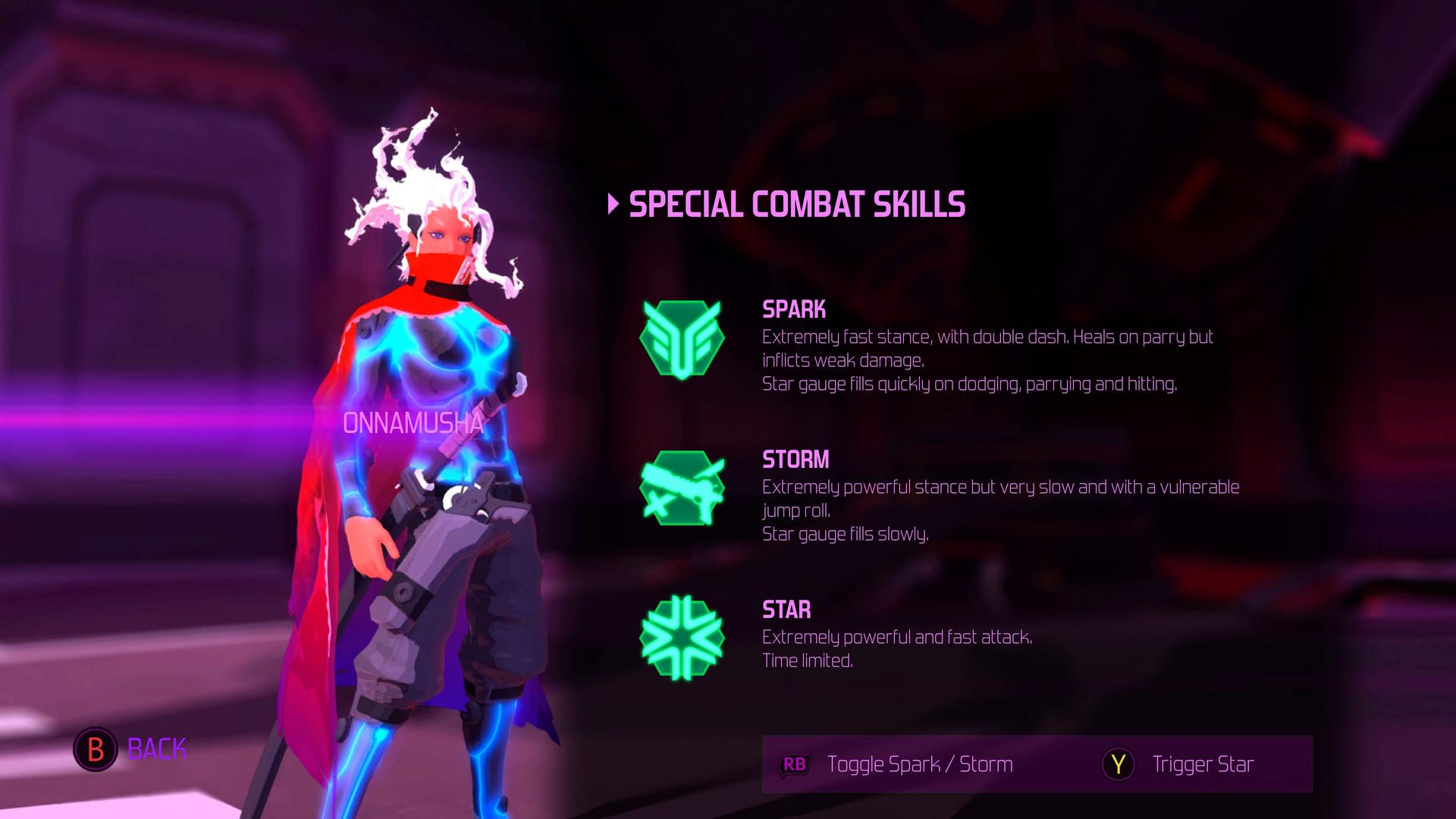Expand the Special Combat Skills arrow

(x=613, y=202)
